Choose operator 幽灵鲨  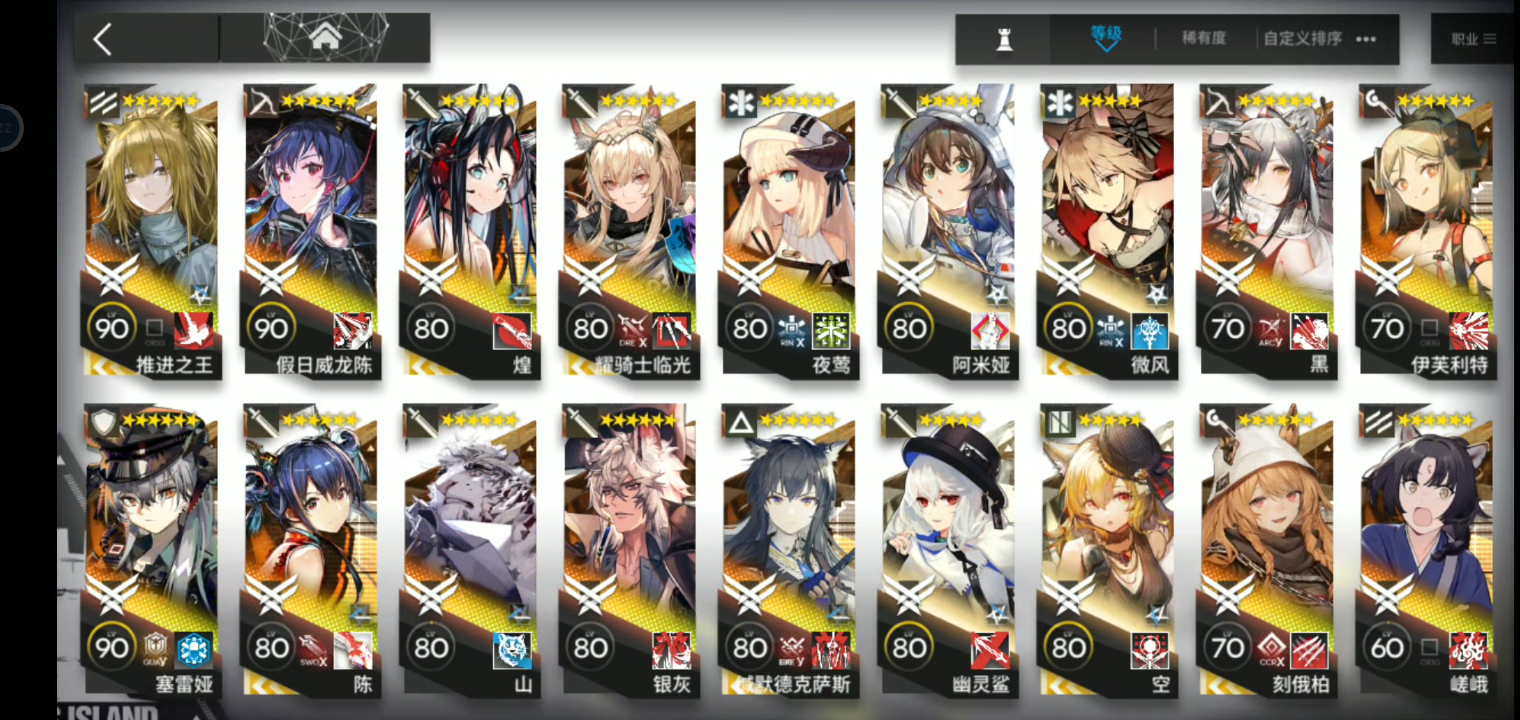(948, 550)
